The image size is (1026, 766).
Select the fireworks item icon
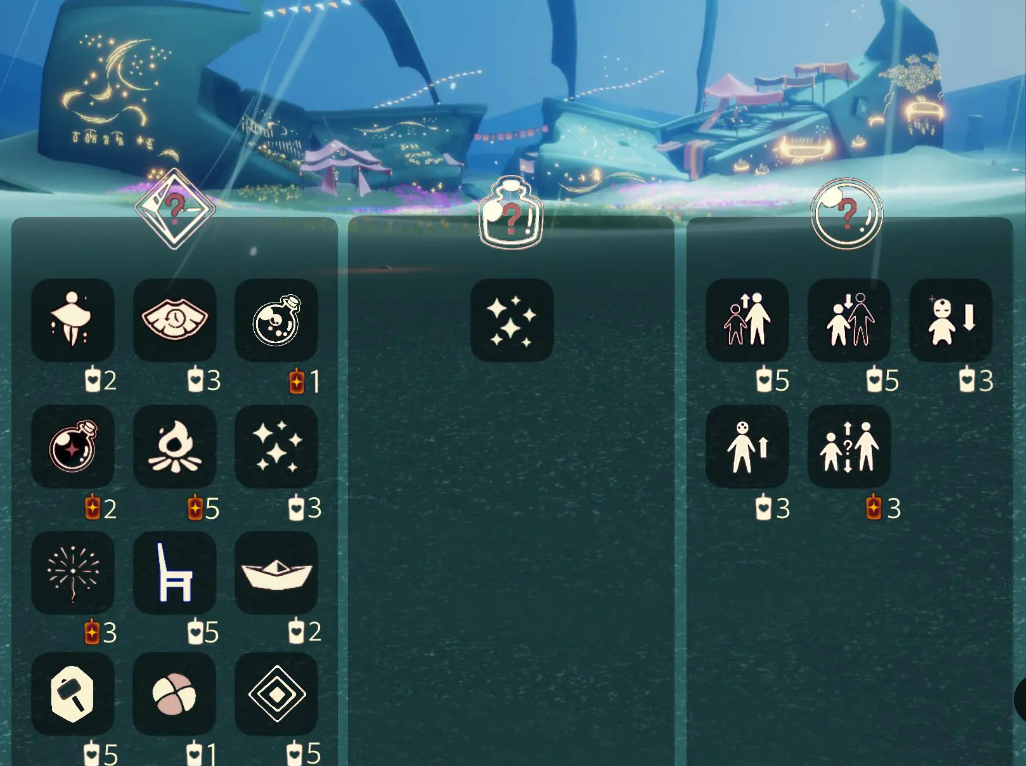[72, 573]
